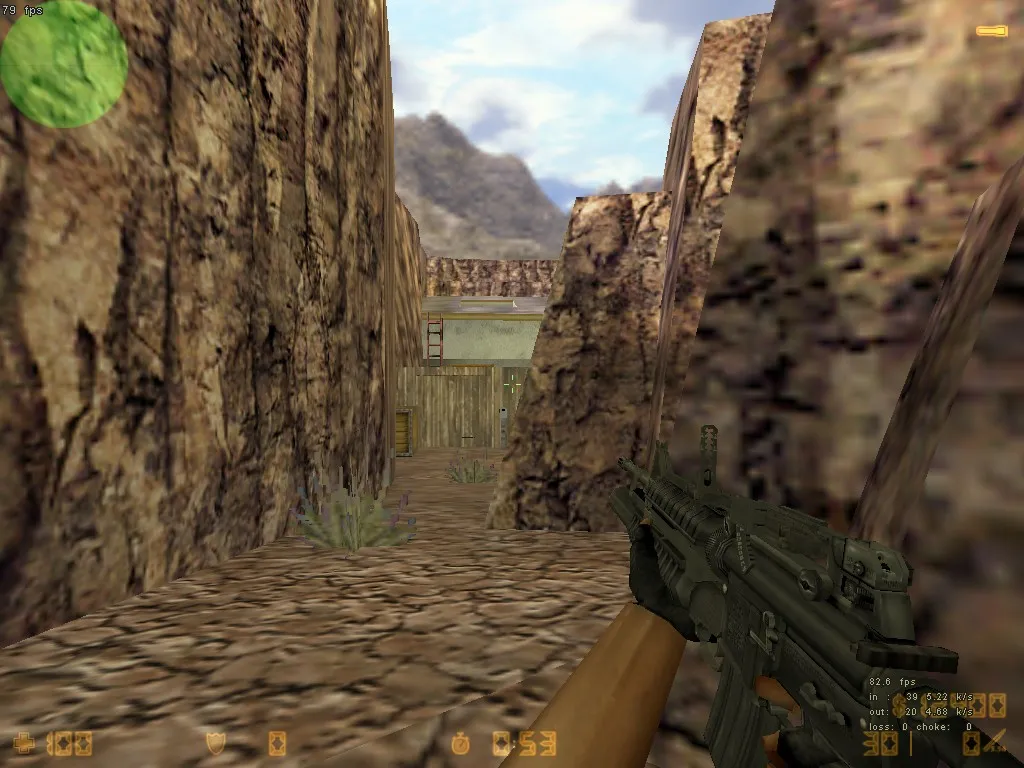Select the health cross icon
The width and height of the screenshot is (1024, 768).
[x=24, y=743]
